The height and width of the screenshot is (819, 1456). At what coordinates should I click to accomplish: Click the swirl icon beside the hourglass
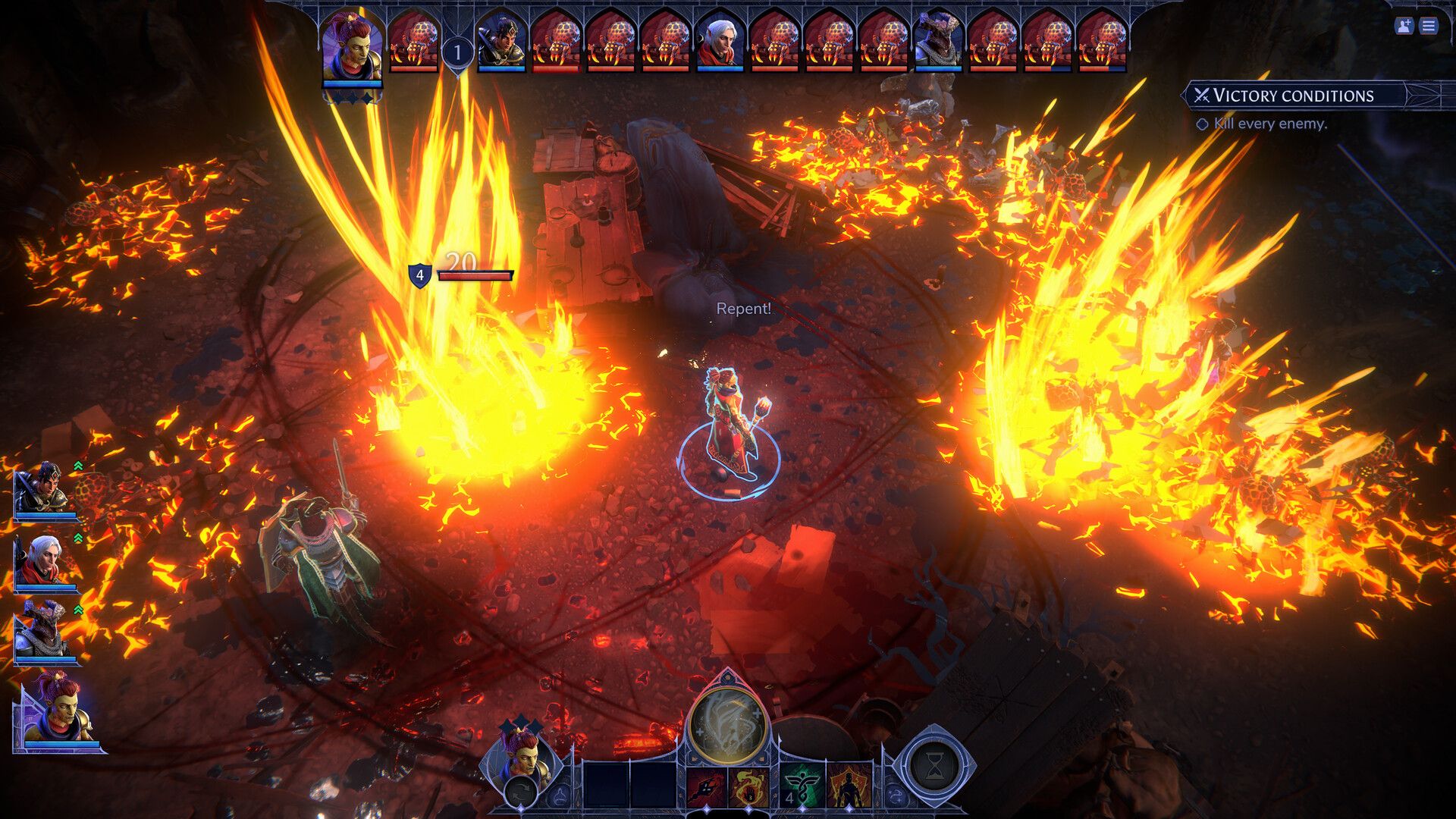(x=897, y=794)
